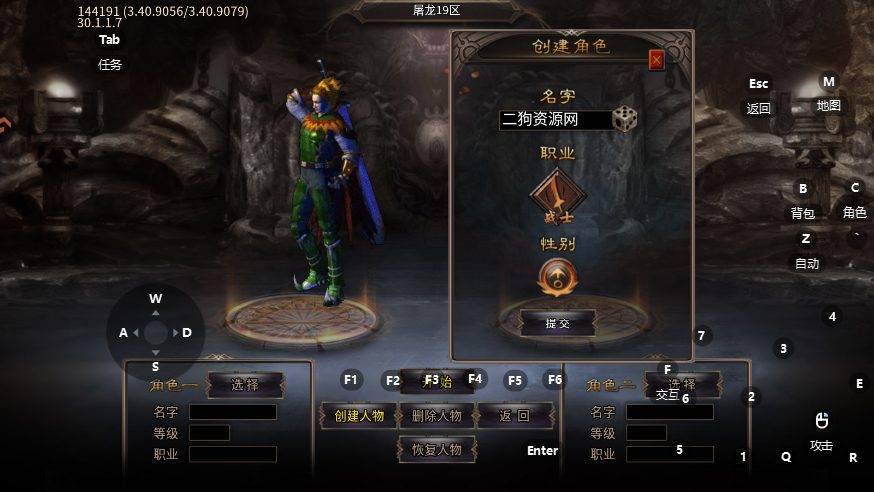Select character slot 角色一 with 选择
Screen dimensions: 874x492
click(x=245, y=385)
